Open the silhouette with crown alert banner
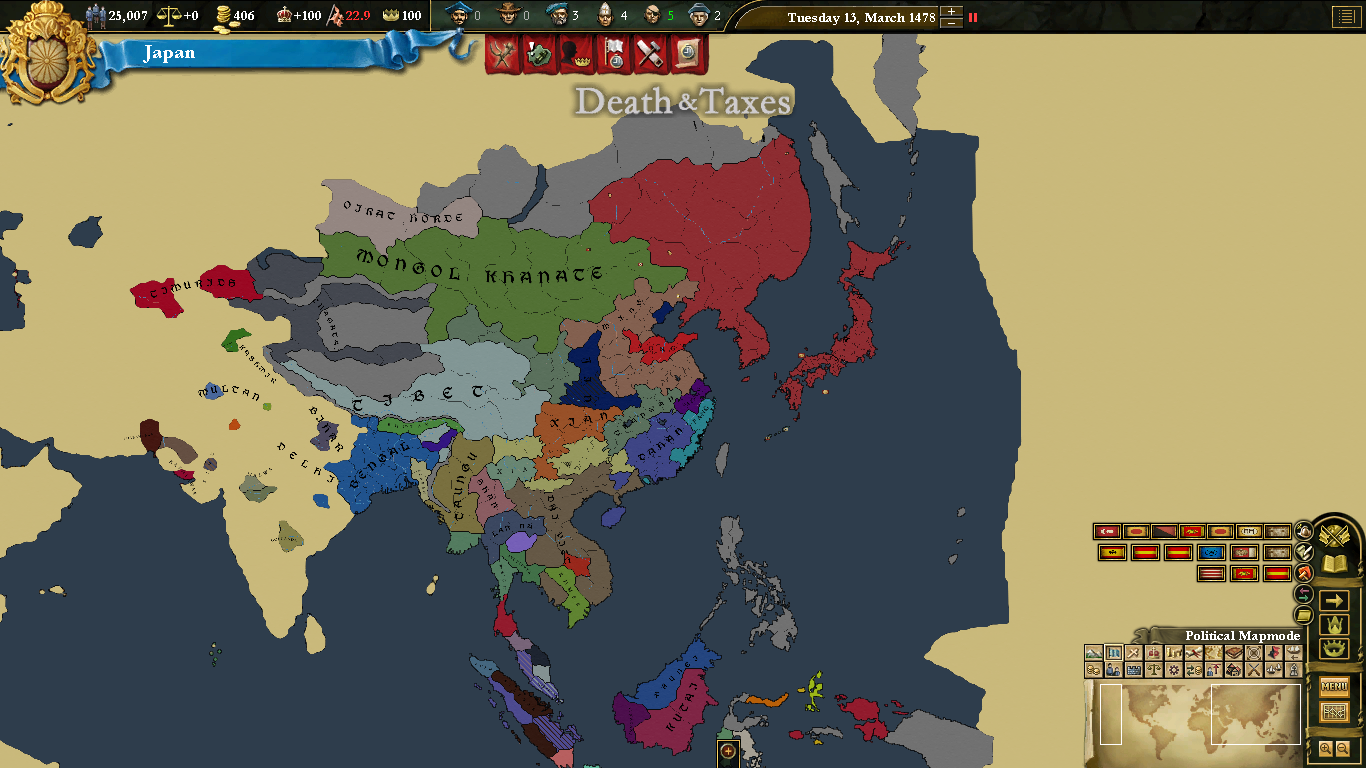Image resolution: width=1366 pixels, height=768 pixels. click(x=575, y=53)
